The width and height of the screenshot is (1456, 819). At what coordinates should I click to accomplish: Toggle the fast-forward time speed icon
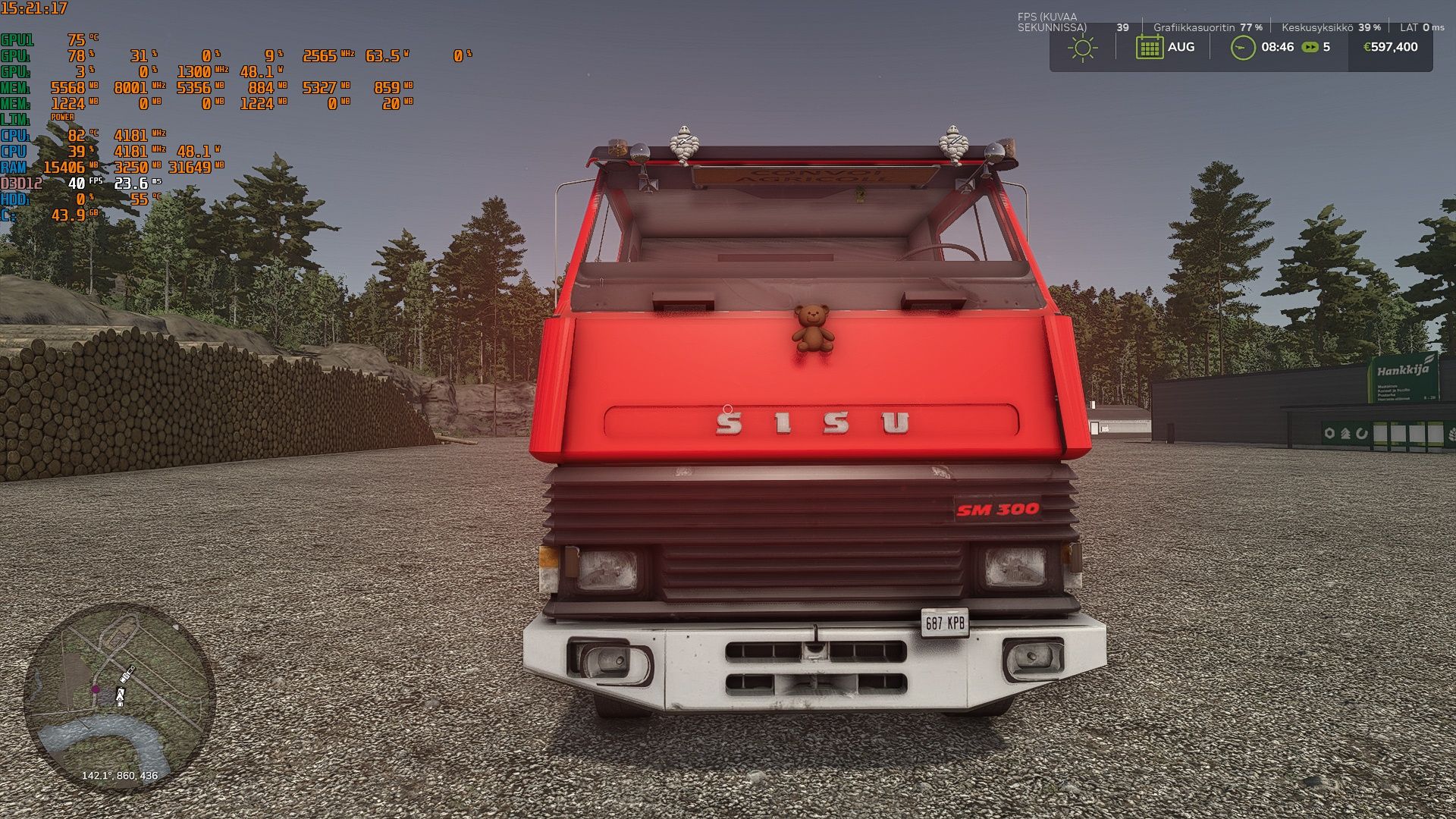coord(1310,47)
